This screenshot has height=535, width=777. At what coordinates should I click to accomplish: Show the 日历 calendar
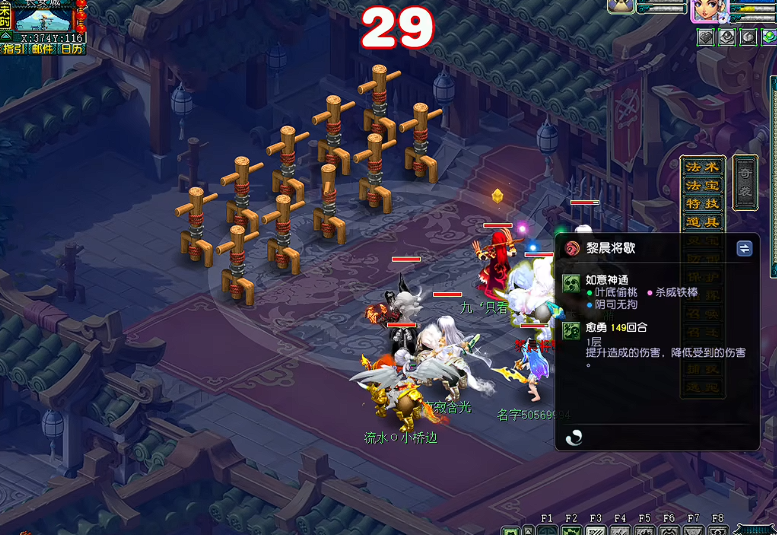coord(72,48)
